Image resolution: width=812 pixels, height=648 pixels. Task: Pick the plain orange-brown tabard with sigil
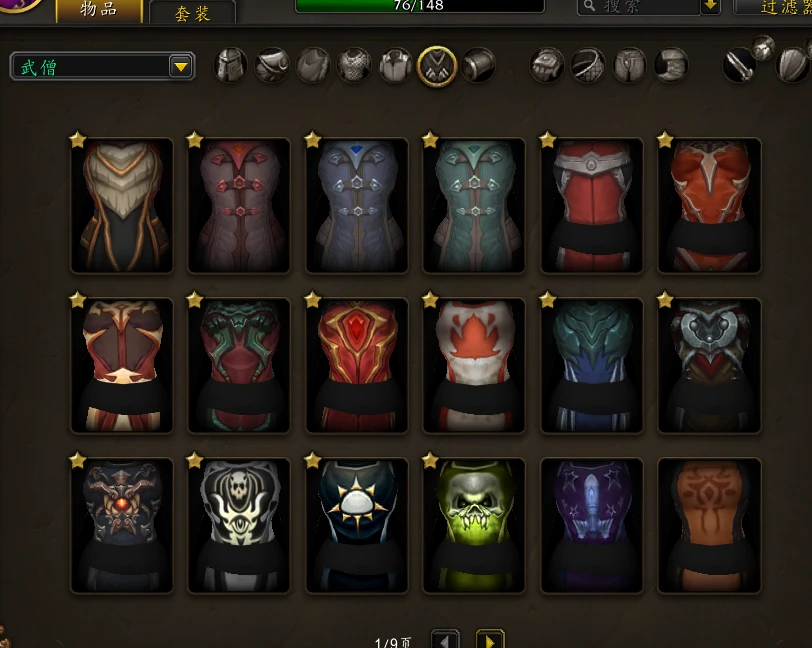pos(710,525)
